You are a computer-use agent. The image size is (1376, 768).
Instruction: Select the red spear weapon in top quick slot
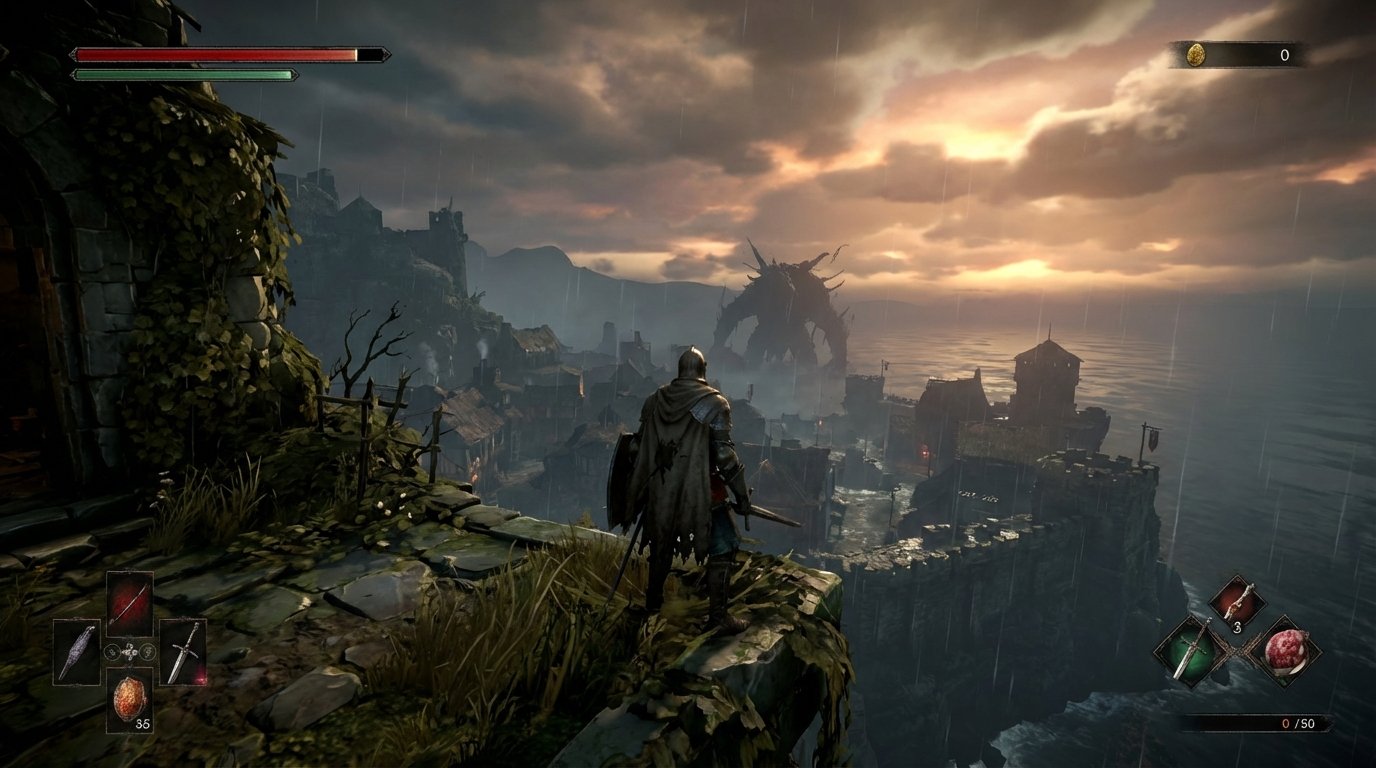click(130, 602)
